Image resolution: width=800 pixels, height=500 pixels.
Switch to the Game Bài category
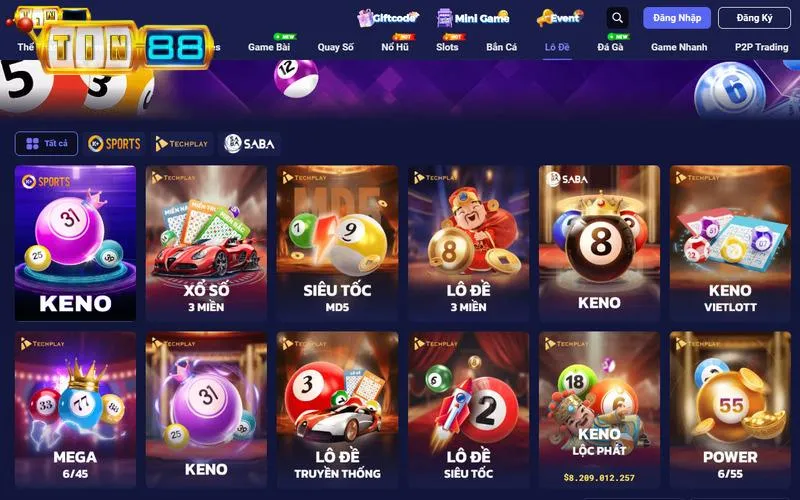(x=269, y=47)
